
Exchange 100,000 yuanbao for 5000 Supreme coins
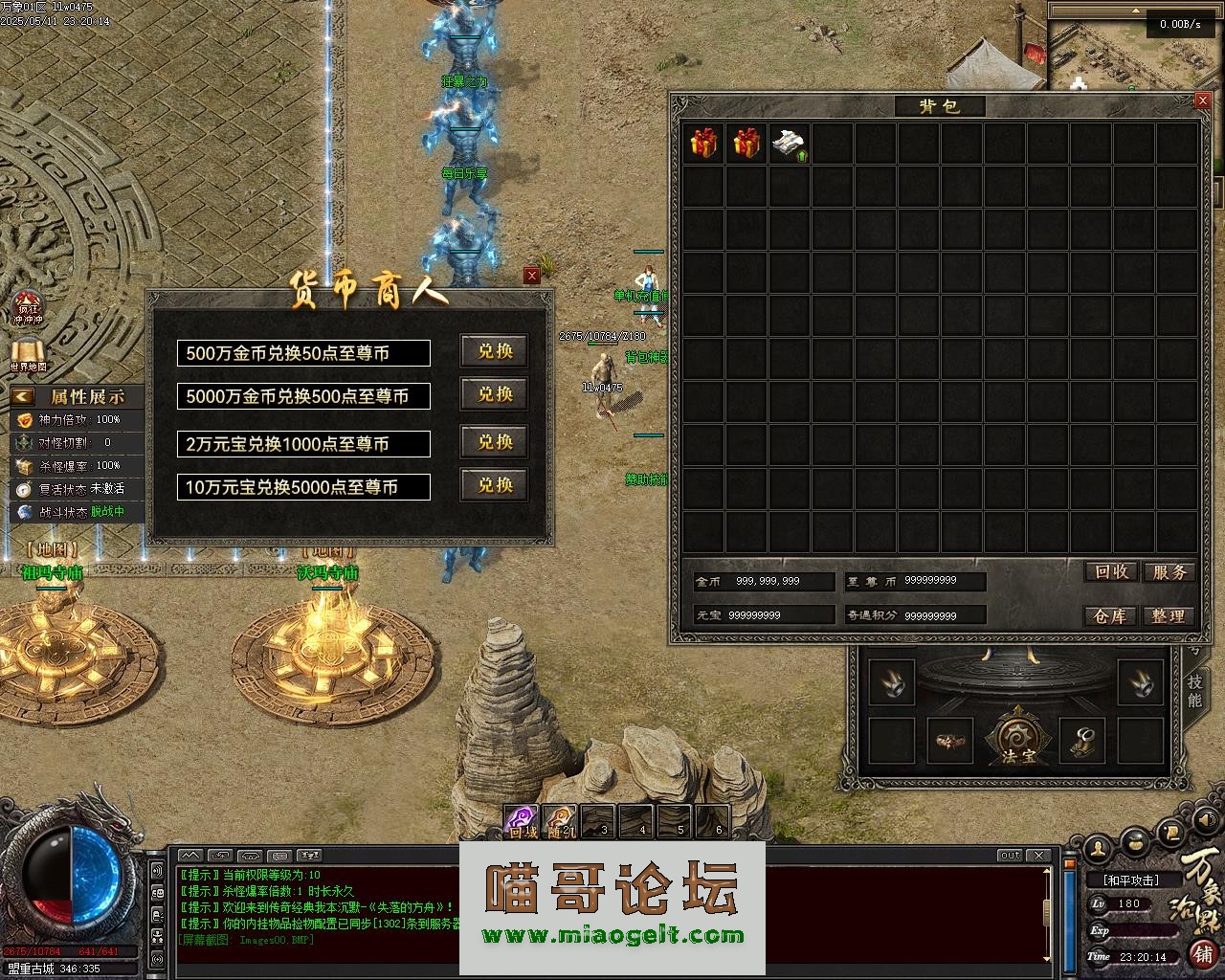click(x=494, y=485)
